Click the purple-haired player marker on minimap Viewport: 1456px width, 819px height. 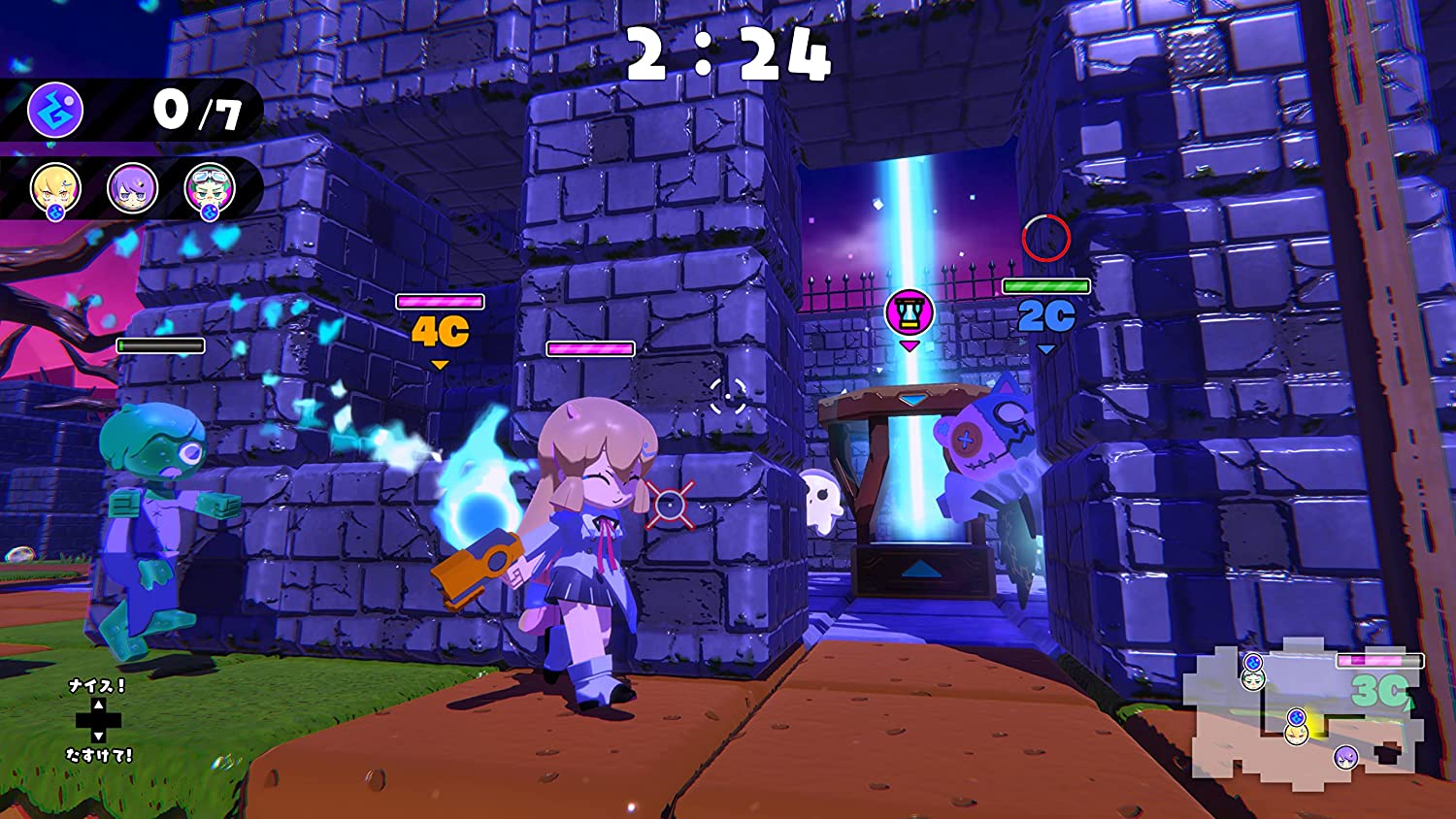pos(1345,757)
